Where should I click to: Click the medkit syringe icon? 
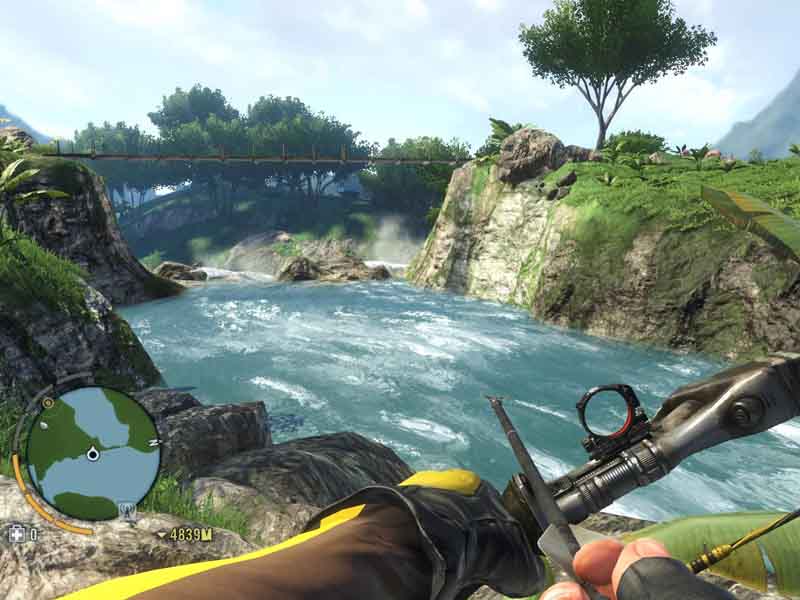(x=16, y=534)
